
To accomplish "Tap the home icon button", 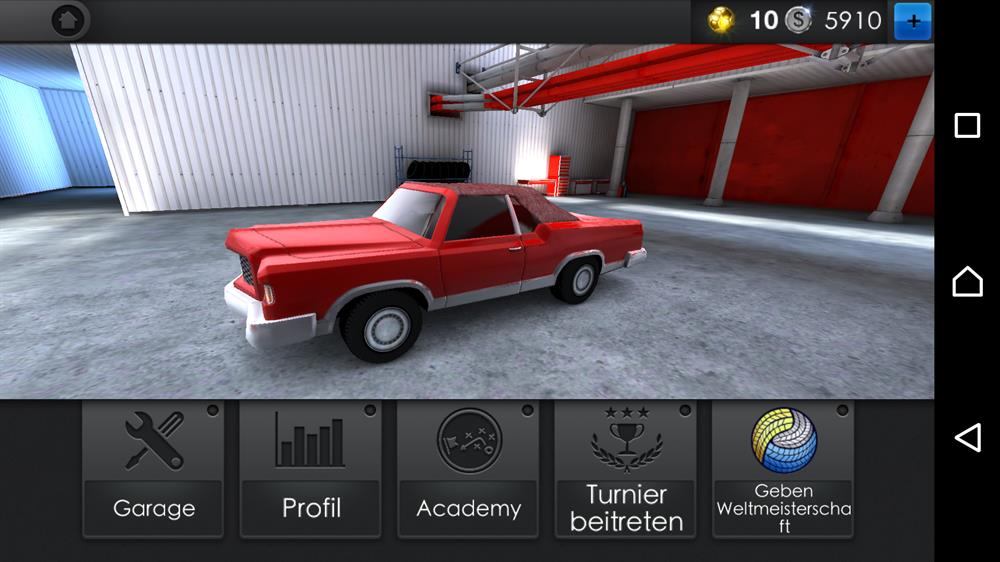I will coord(68,20).
